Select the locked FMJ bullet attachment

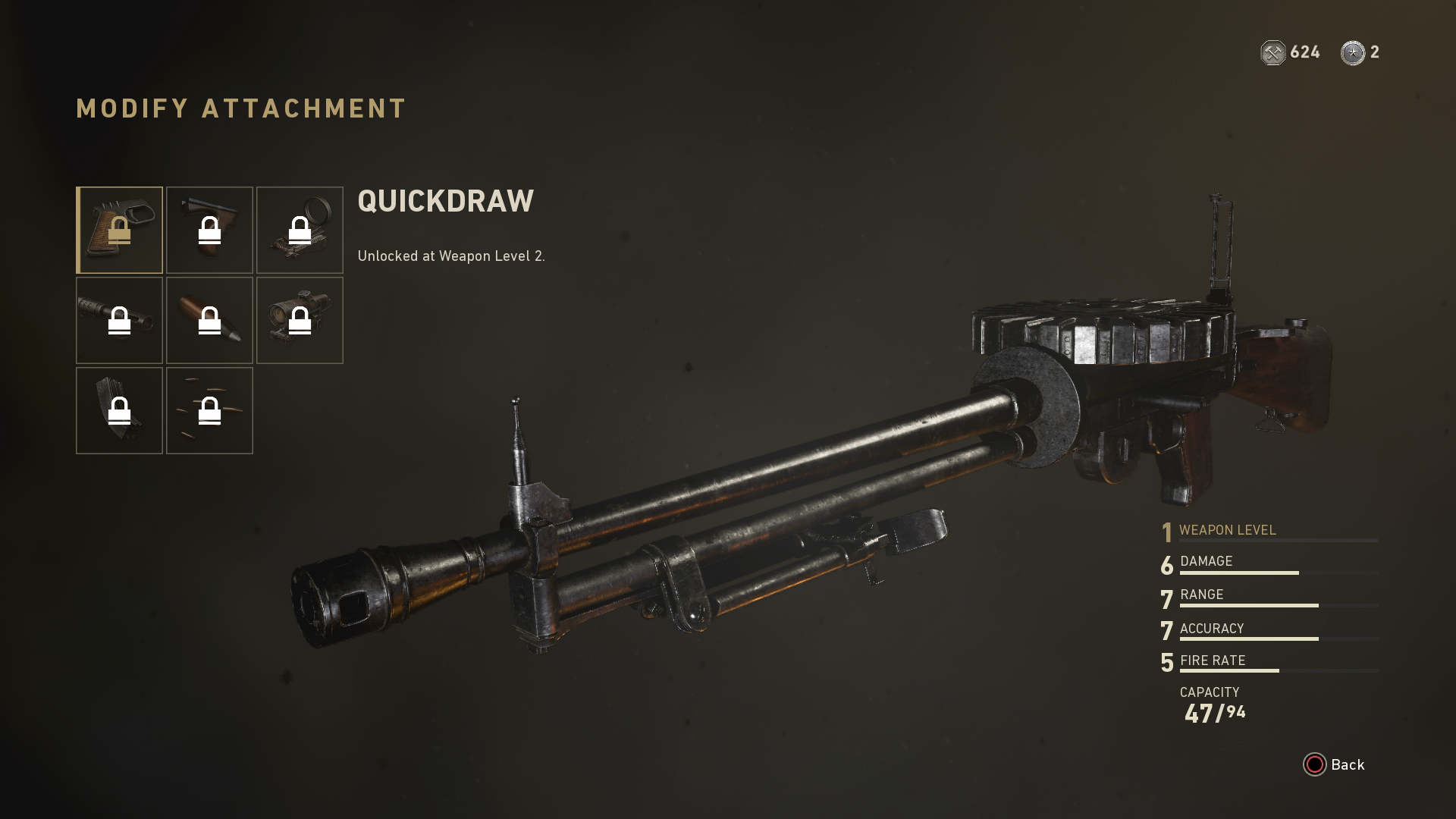(209, 320)
